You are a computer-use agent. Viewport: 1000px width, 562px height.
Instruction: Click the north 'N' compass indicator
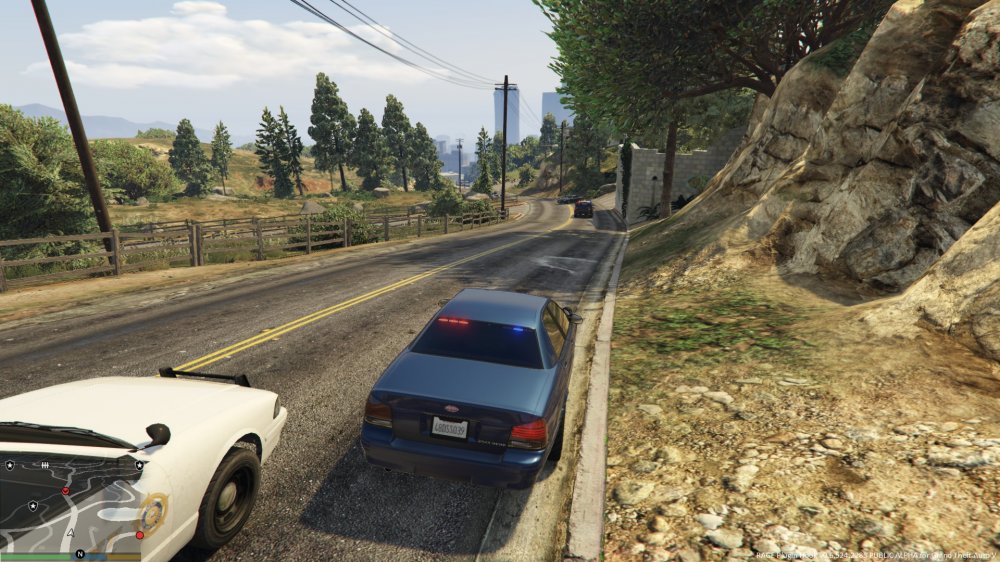80,553
